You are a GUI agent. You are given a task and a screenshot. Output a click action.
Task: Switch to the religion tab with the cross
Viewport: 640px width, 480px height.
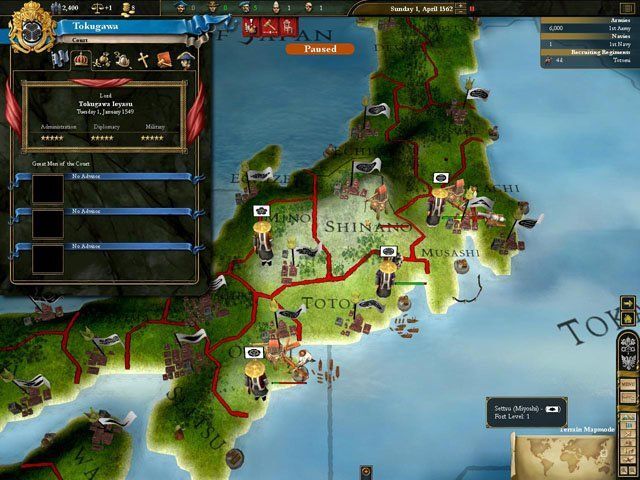[143, 60]
